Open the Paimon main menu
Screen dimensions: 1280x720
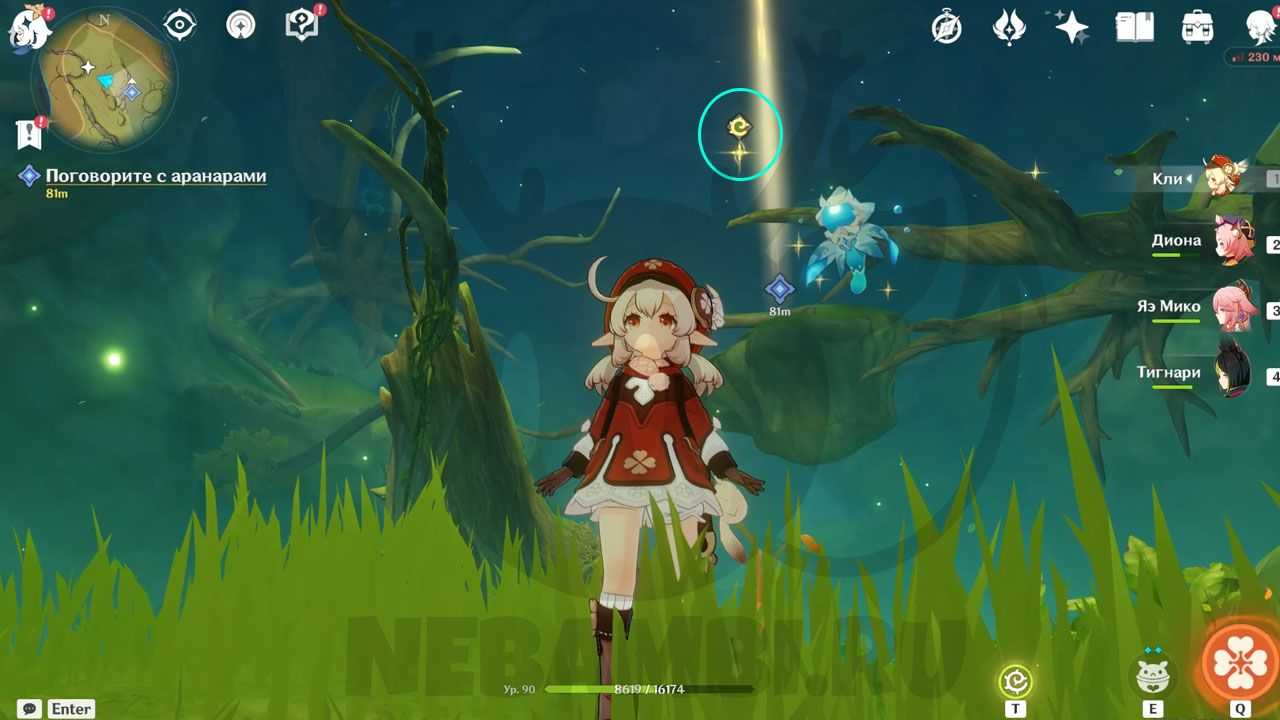[30, 28]
